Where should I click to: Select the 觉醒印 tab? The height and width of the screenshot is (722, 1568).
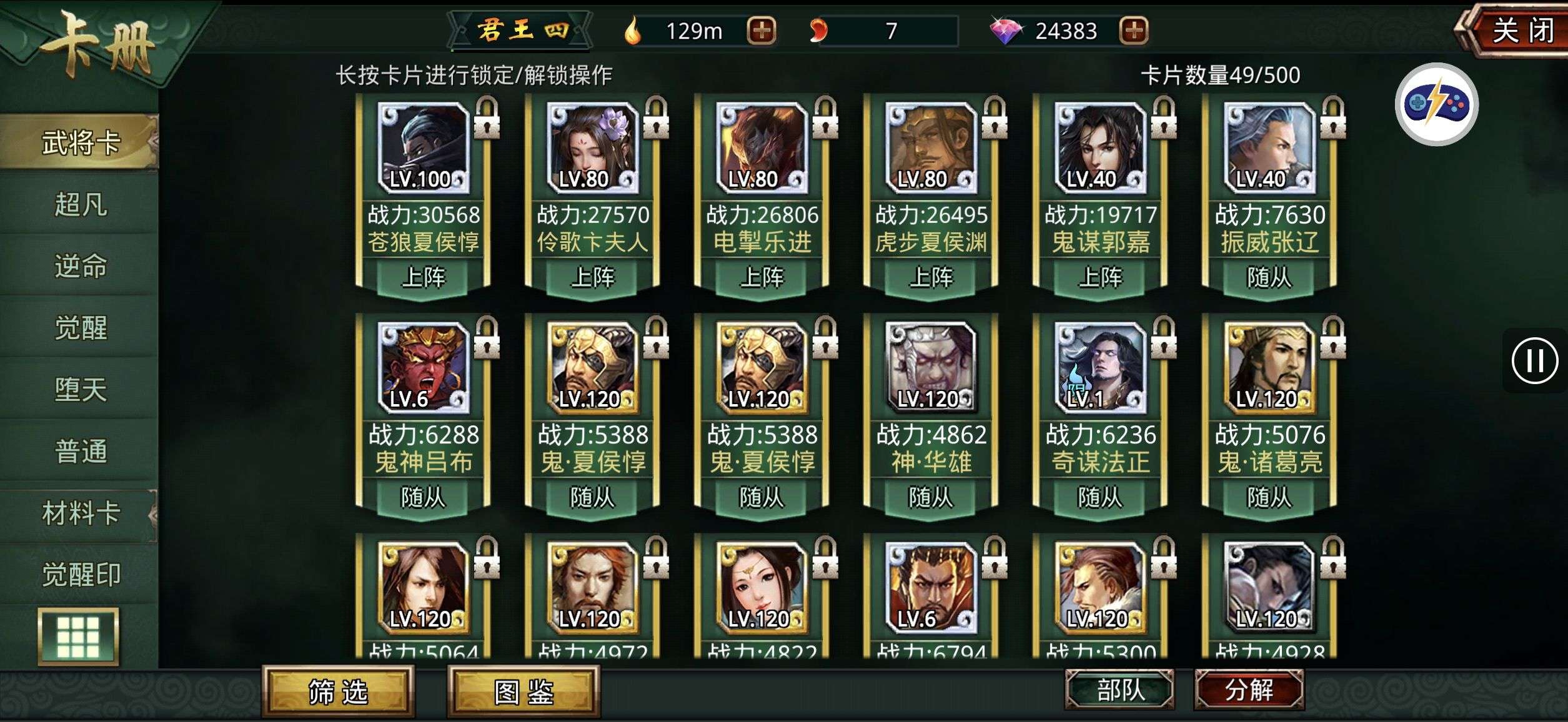point(81,575)
